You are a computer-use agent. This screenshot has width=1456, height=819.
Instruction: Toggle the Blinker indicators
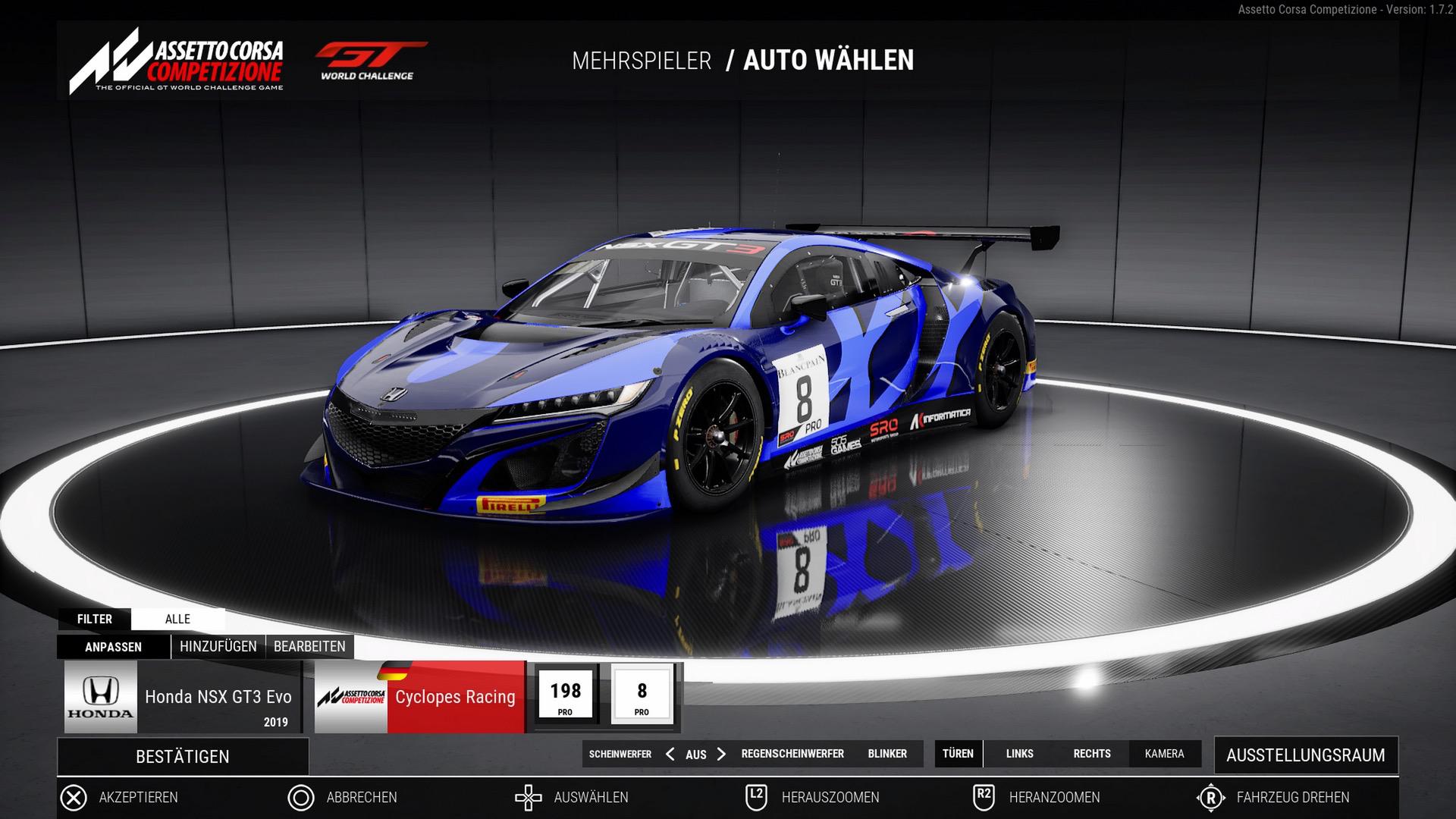click(887, 754)
